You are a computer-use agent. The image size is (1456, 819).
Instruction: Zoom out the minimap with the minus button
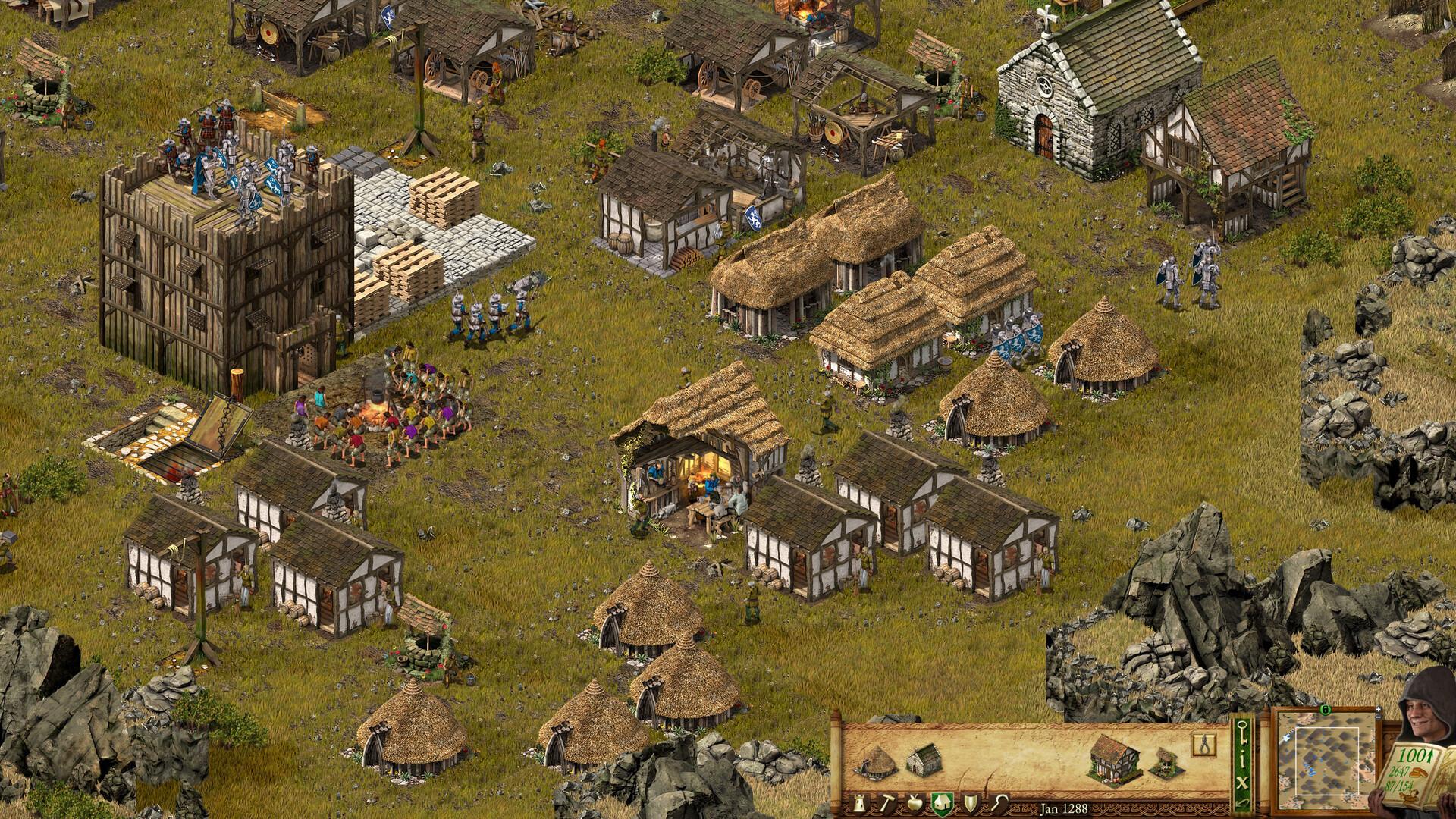pos(1378,717)
